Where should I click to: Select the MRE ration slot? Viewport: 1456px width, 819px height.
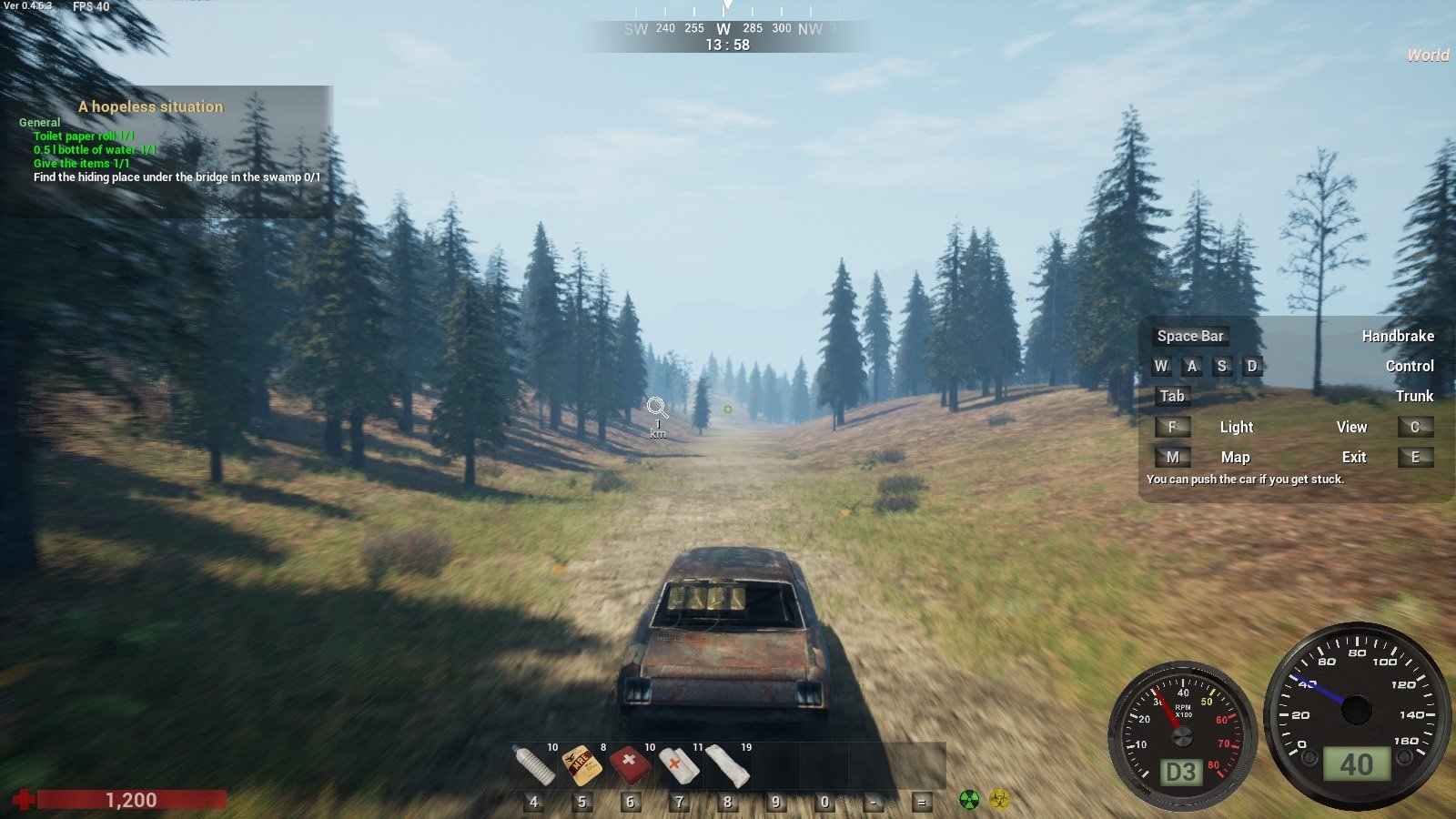pyautogui.click(x=581, y=765)
